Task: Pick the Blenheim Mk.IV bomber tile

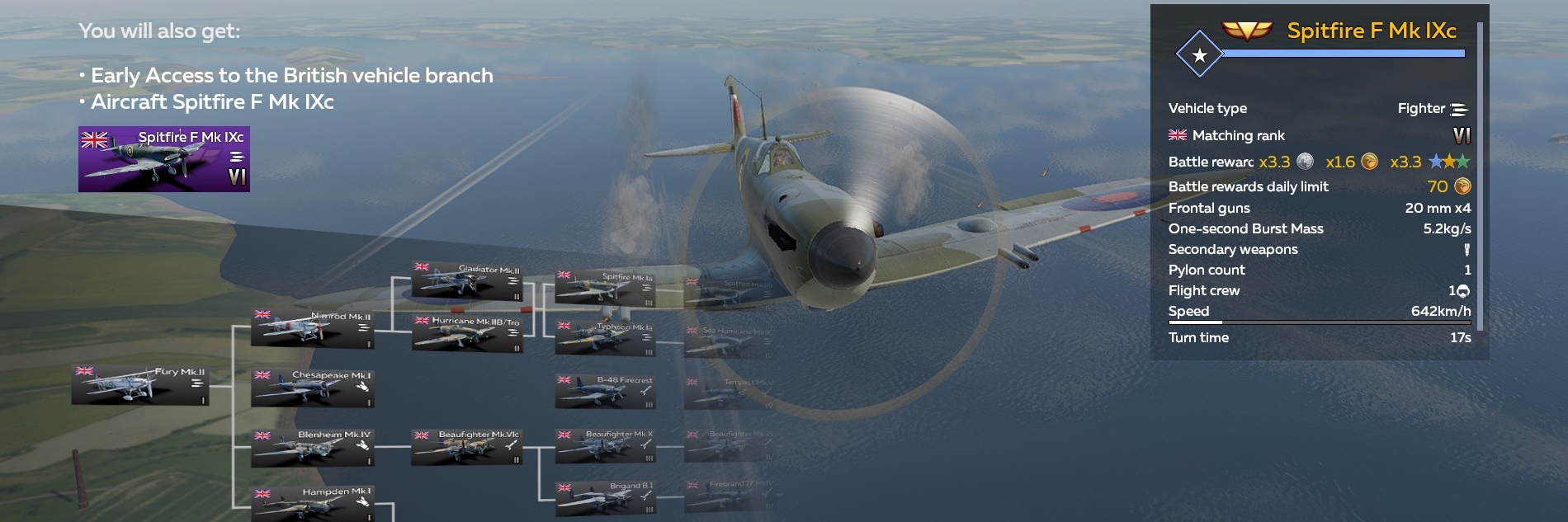Action: pos(313,447)
